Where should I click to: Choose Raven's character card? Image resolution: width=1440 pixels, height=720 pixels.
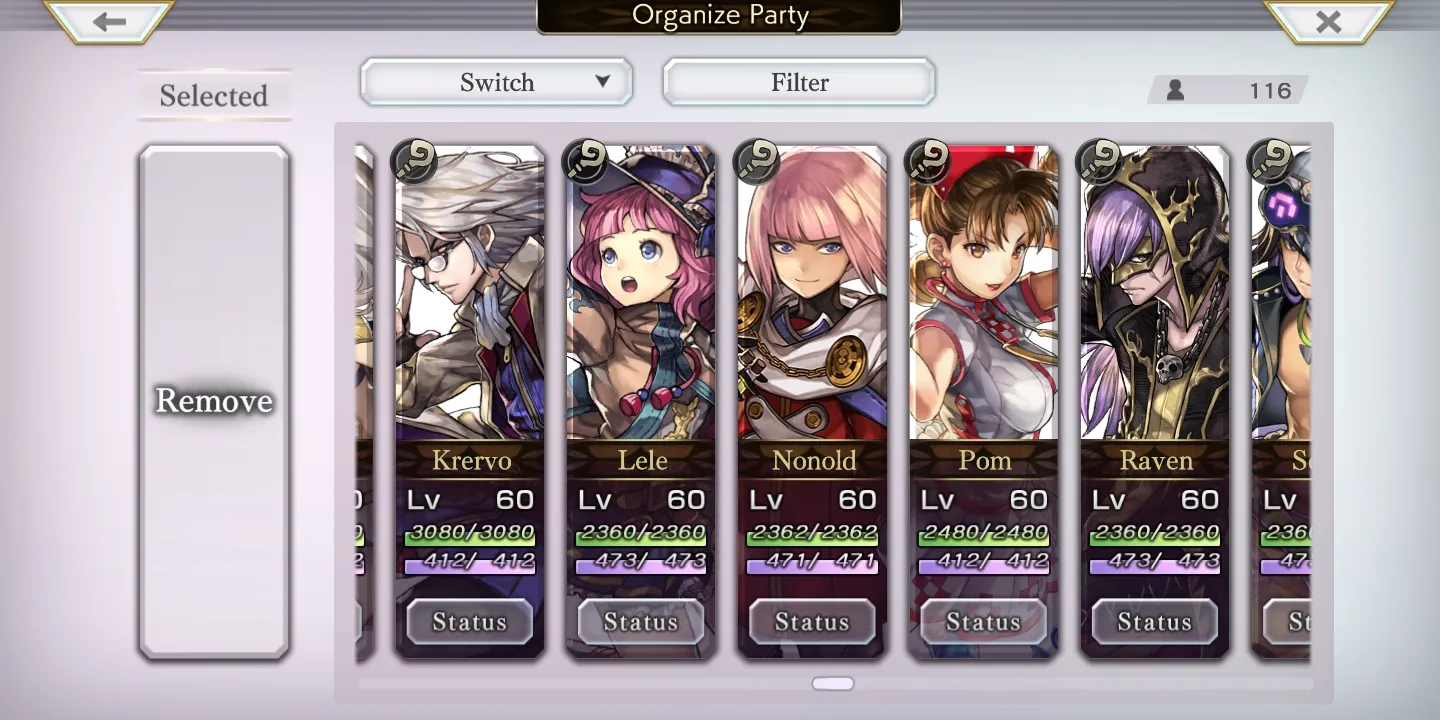click(x=1155, y=300)
